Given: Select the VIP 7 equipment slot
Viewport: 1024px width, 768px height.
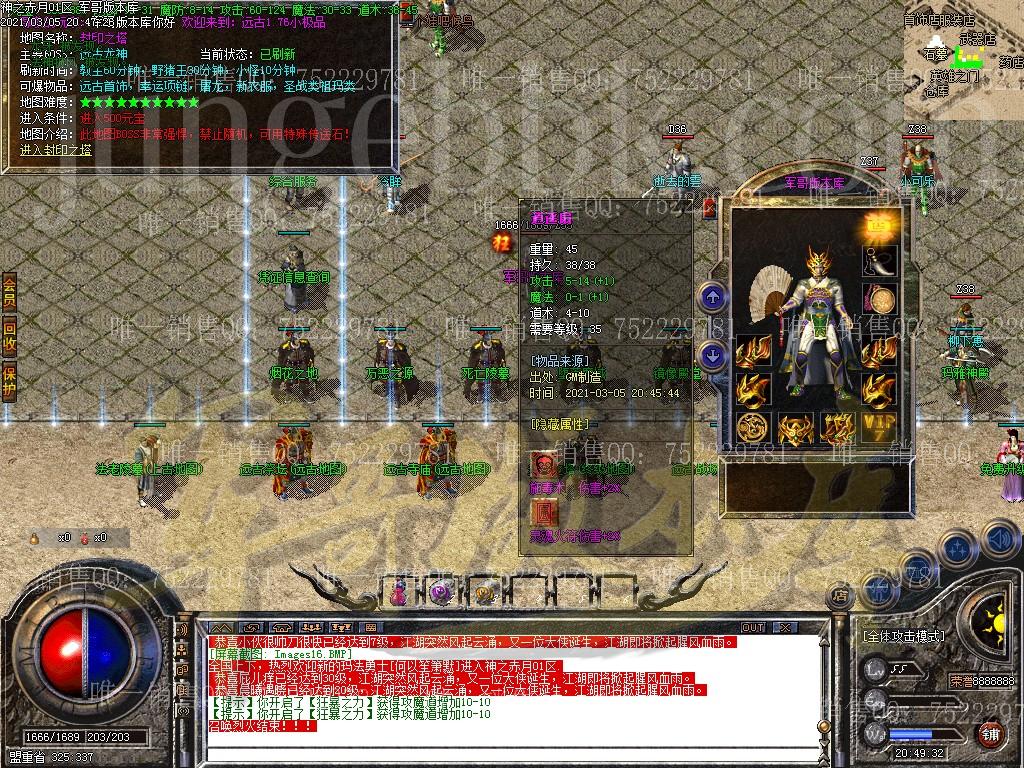Looking at the screenshot, I should [880, 428].
